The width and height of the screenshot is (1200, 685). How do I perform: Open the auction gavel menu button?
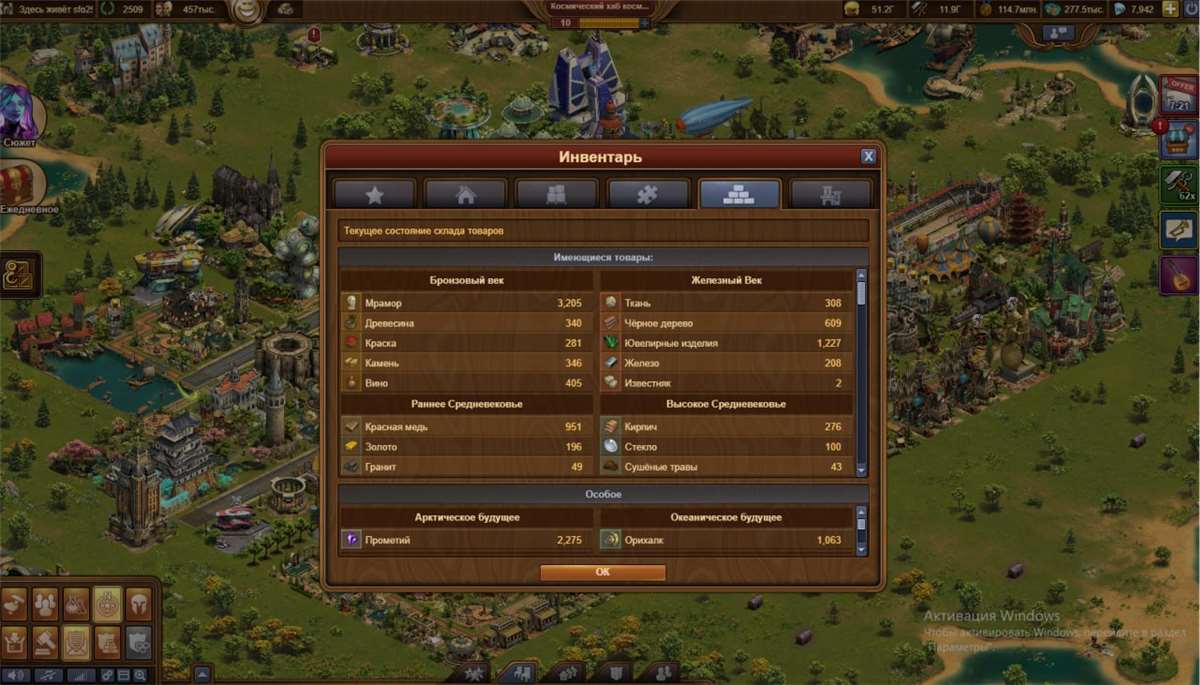44,640
